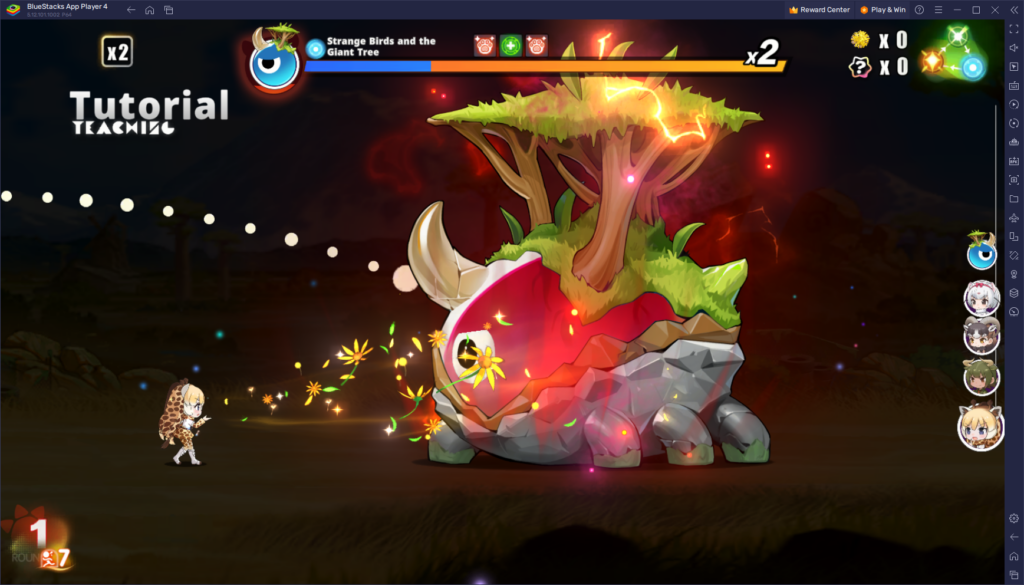Viewport: 1024px width, 585px height.
Task: Select the blue one-eyed boss turn-order icon
Action: [981, 253]
